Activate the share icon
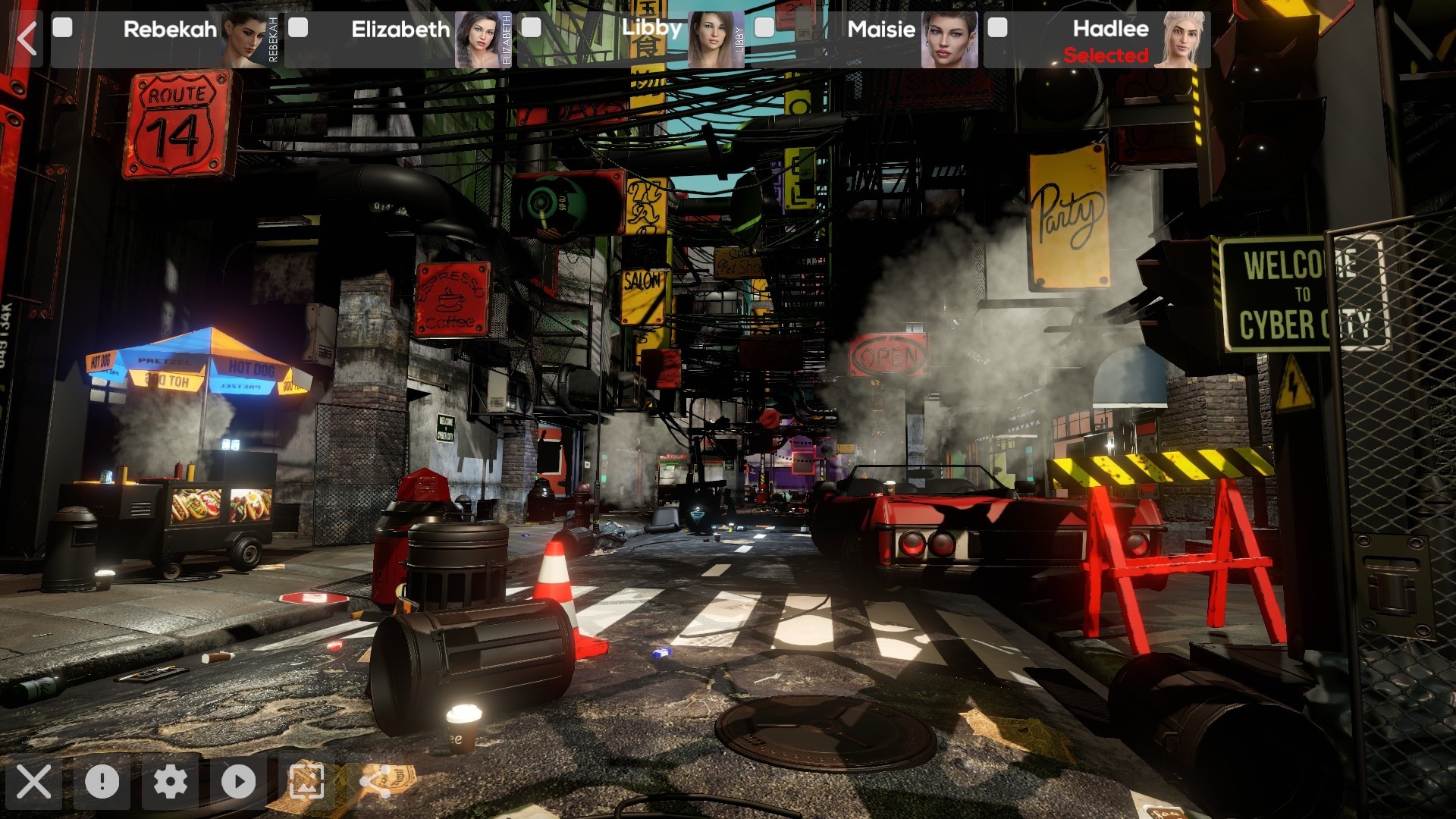 coord(375,782)
